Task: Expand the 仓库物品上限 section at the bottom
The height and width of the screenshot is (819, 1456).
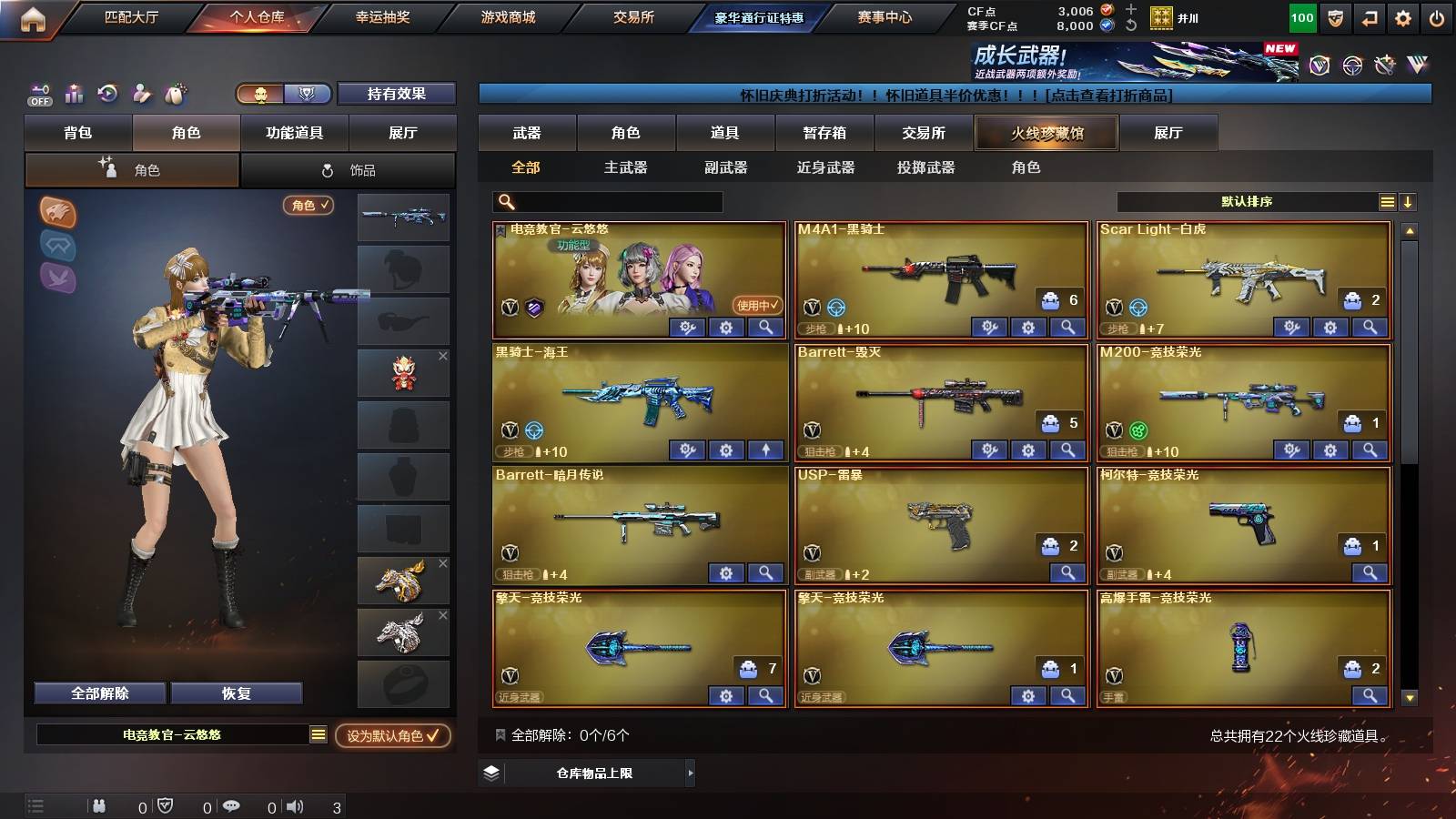Action: [x=596, y=773]
